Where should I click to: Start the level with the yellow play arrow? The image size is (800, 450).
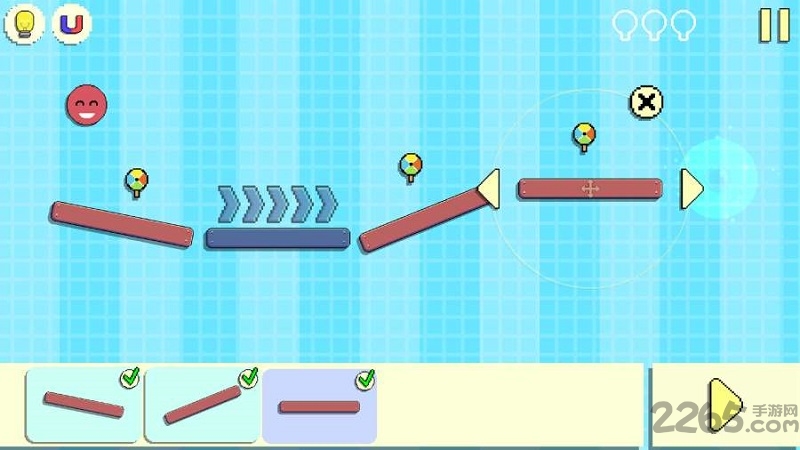pyautogui.click(x=725, y=404)
